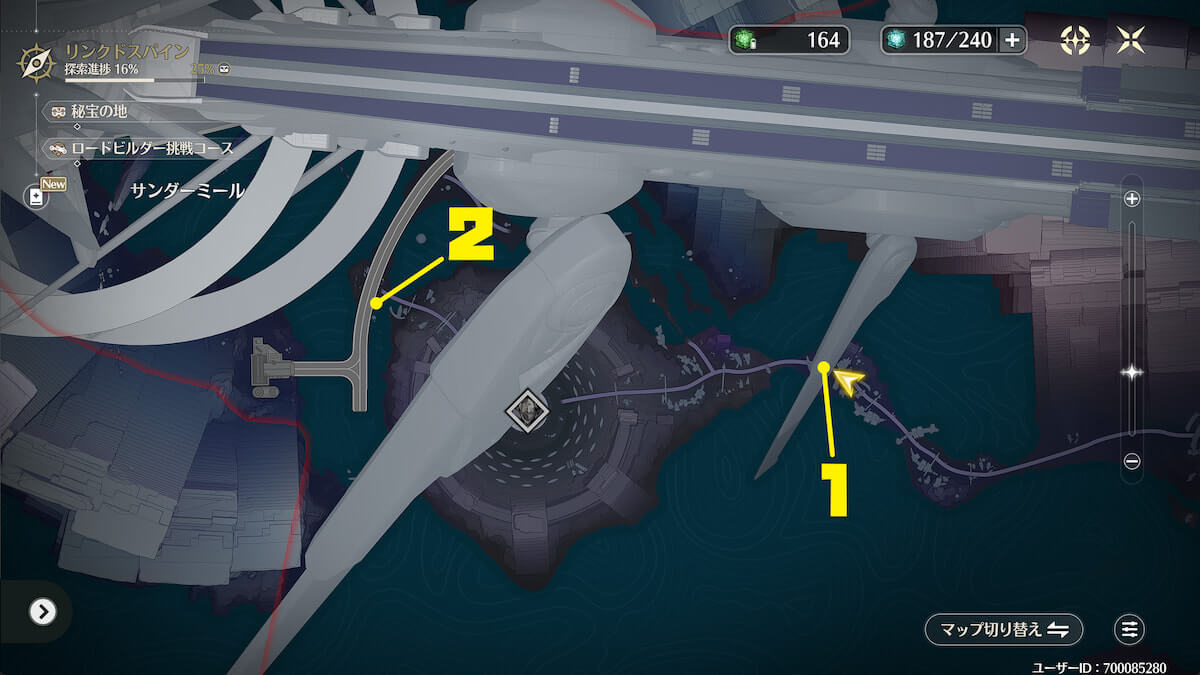Expand the side panel arrow button
Screen dimensions: 1200x675
coord(42,612)
